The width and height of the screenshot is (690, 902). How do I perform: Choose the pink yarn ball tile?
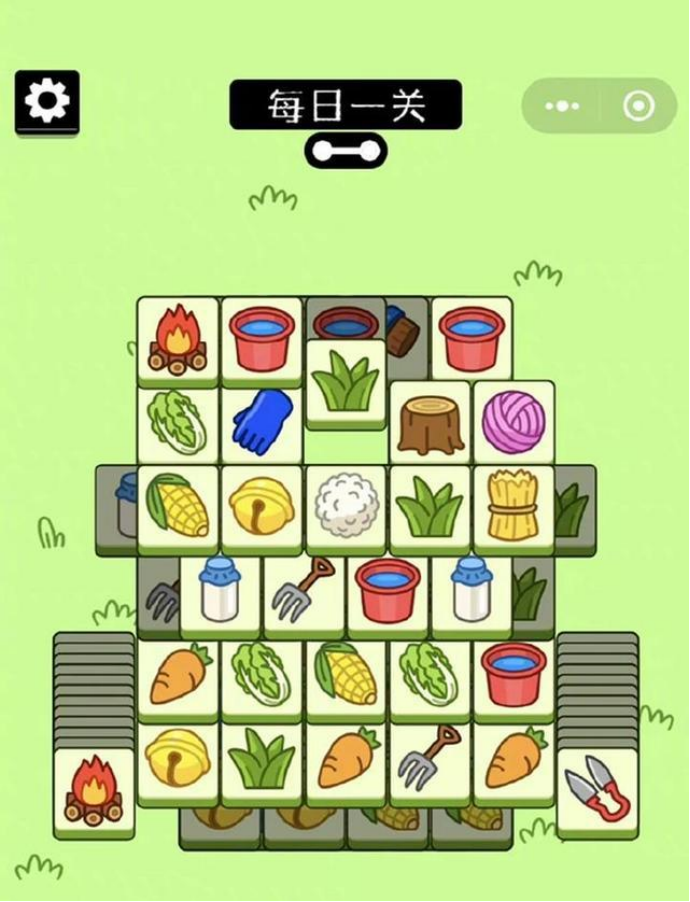514,422
